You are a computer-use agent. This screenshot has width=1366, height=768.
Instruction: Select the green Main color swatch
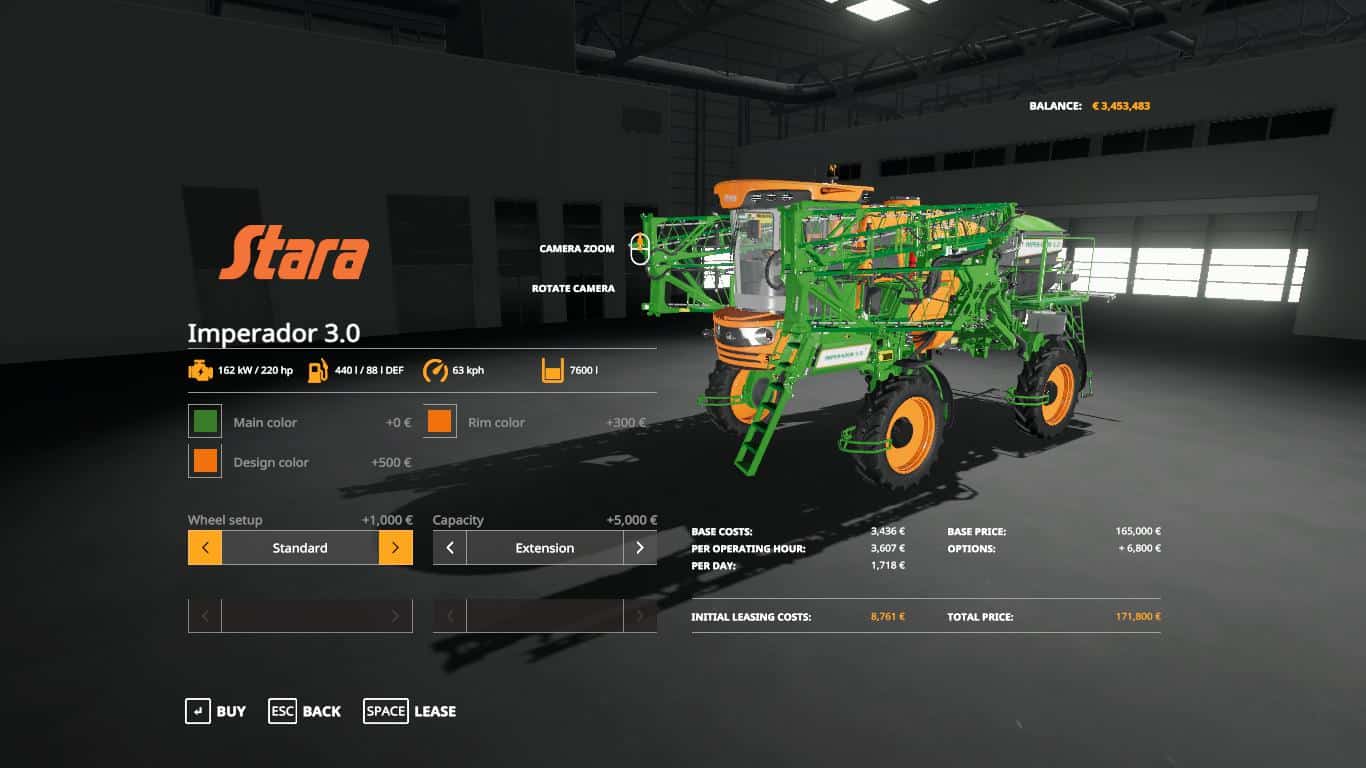205,422
